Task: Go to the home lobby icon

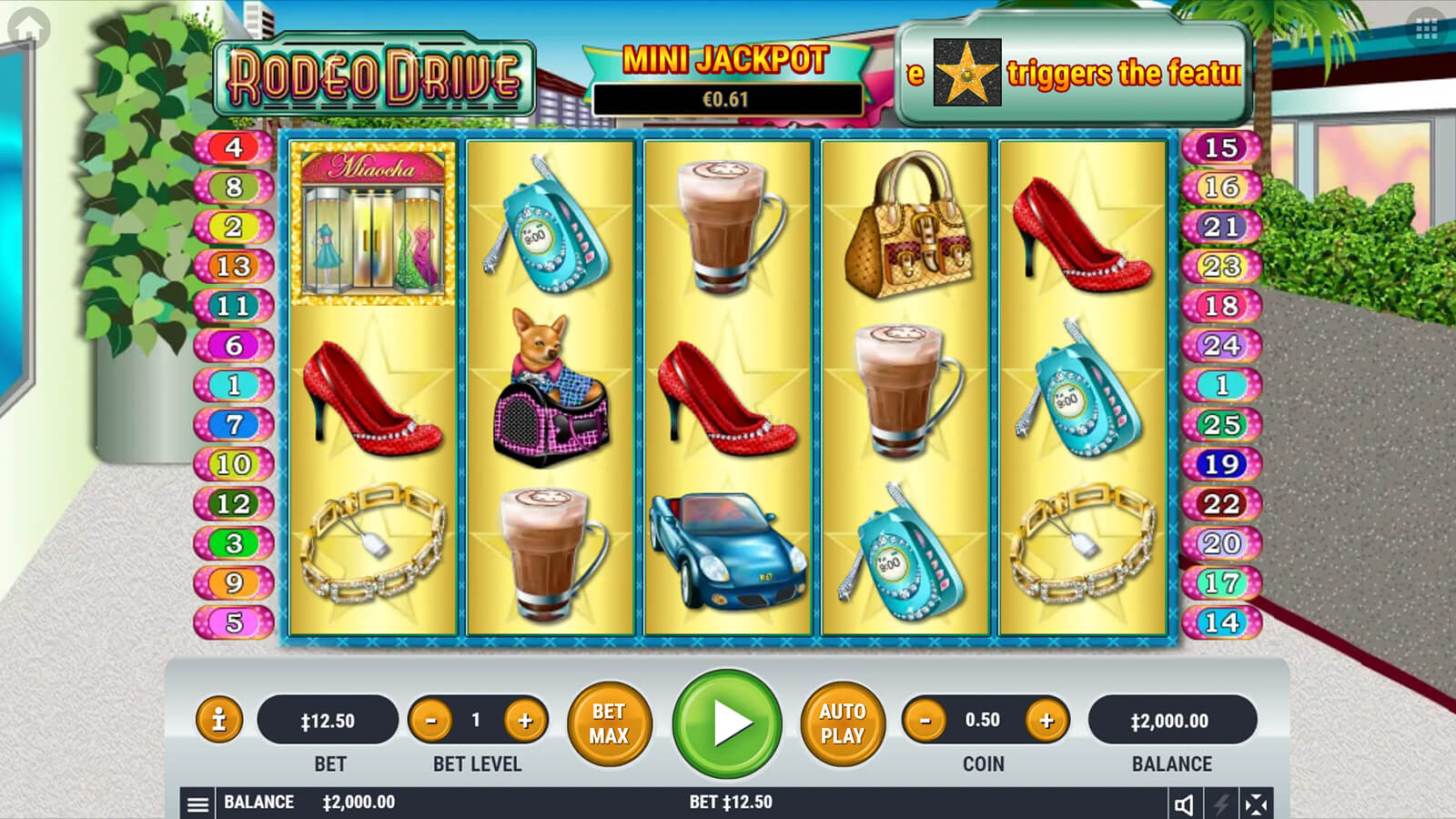Action: click(x=28, y=28)
